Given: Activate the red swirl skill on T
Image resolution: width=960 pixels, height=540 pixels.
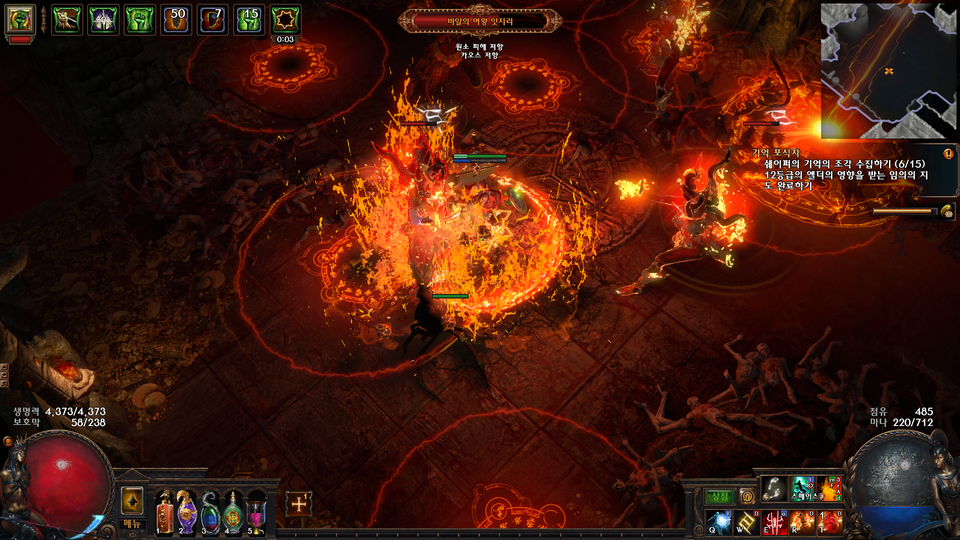Looking at the screenshot, I should point(830,521).
